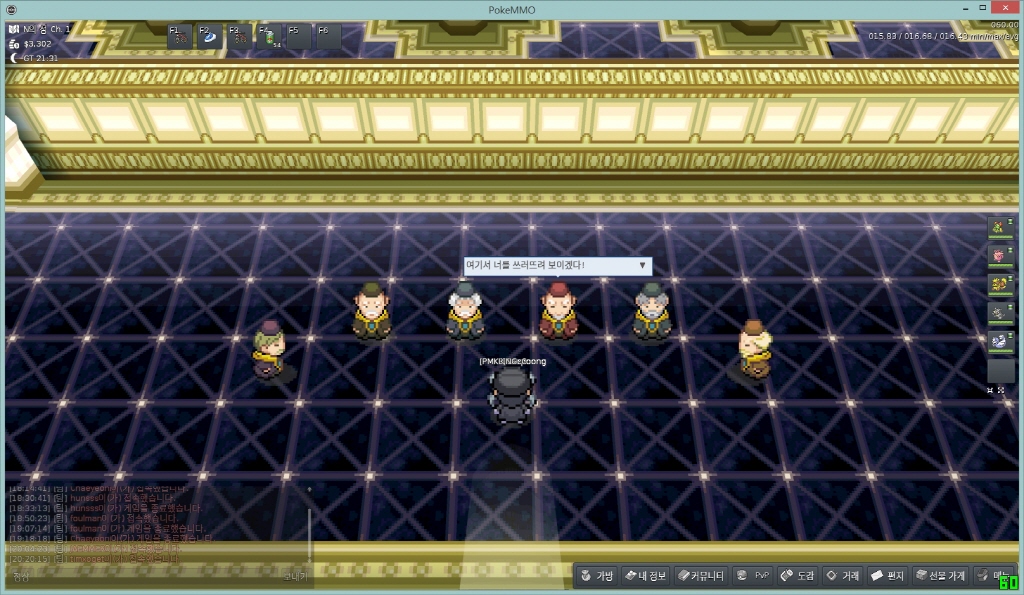Use the F2 blue disc item slot
The width and height of the screenshot is (1024, 595).
click(212, 37)
